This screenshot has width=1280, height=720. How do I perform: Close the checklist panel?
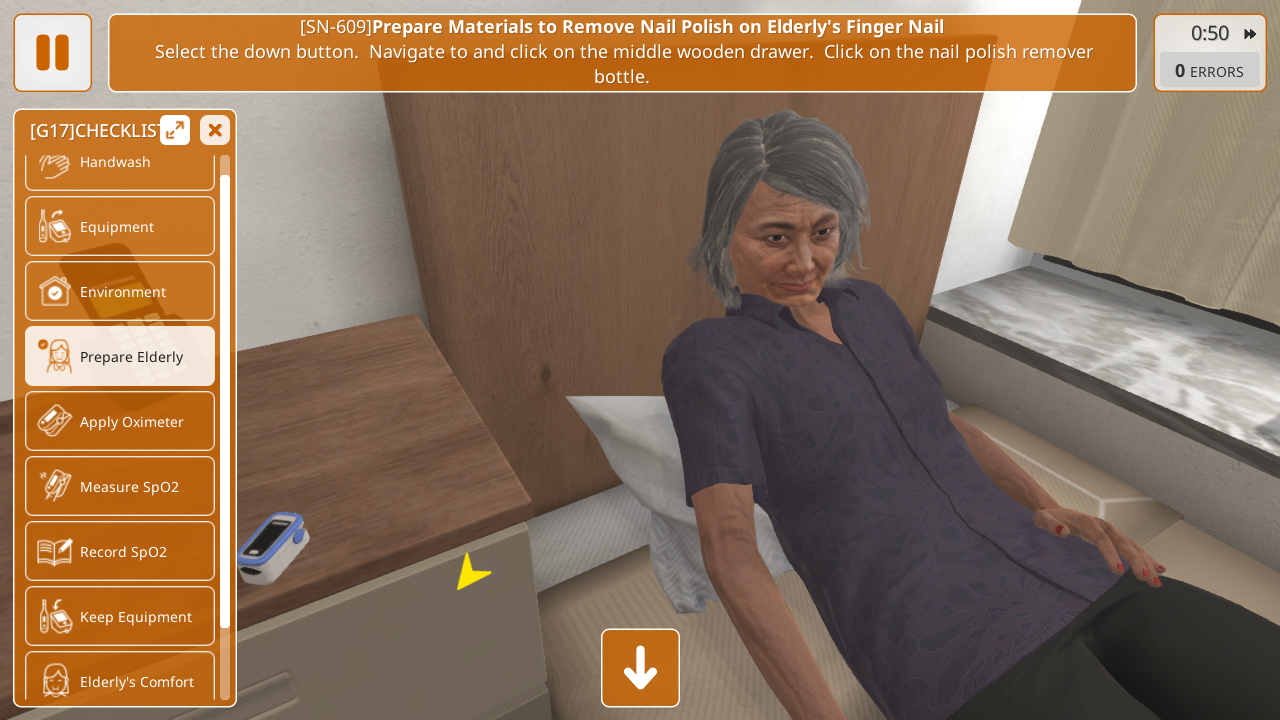[215, 130]
